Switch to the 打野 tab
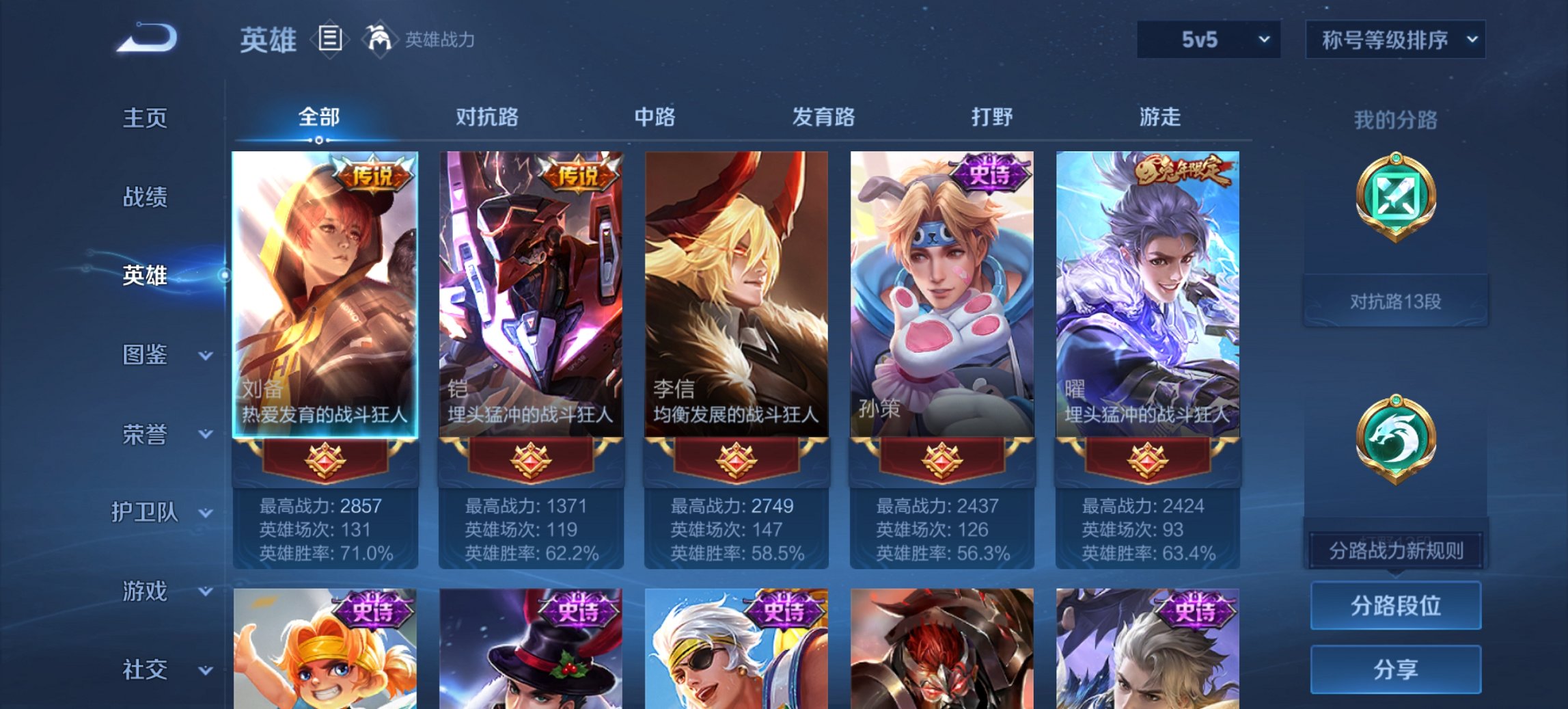This screenshot has width=1568, height=709. pyautogui.click(x=993, y=118)
